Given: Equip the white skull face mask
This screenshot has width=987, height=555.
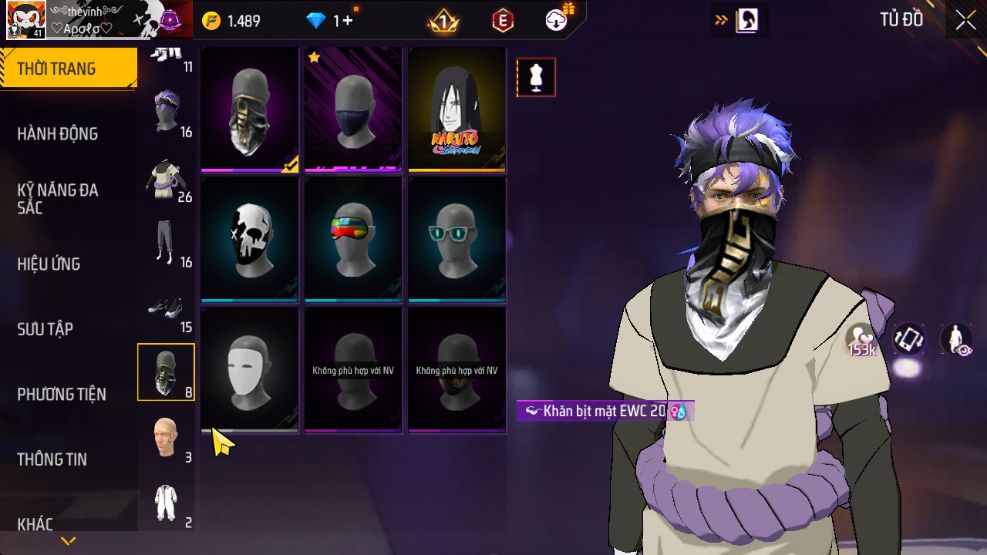Looking at the screenshot, I should pos(250,238).
